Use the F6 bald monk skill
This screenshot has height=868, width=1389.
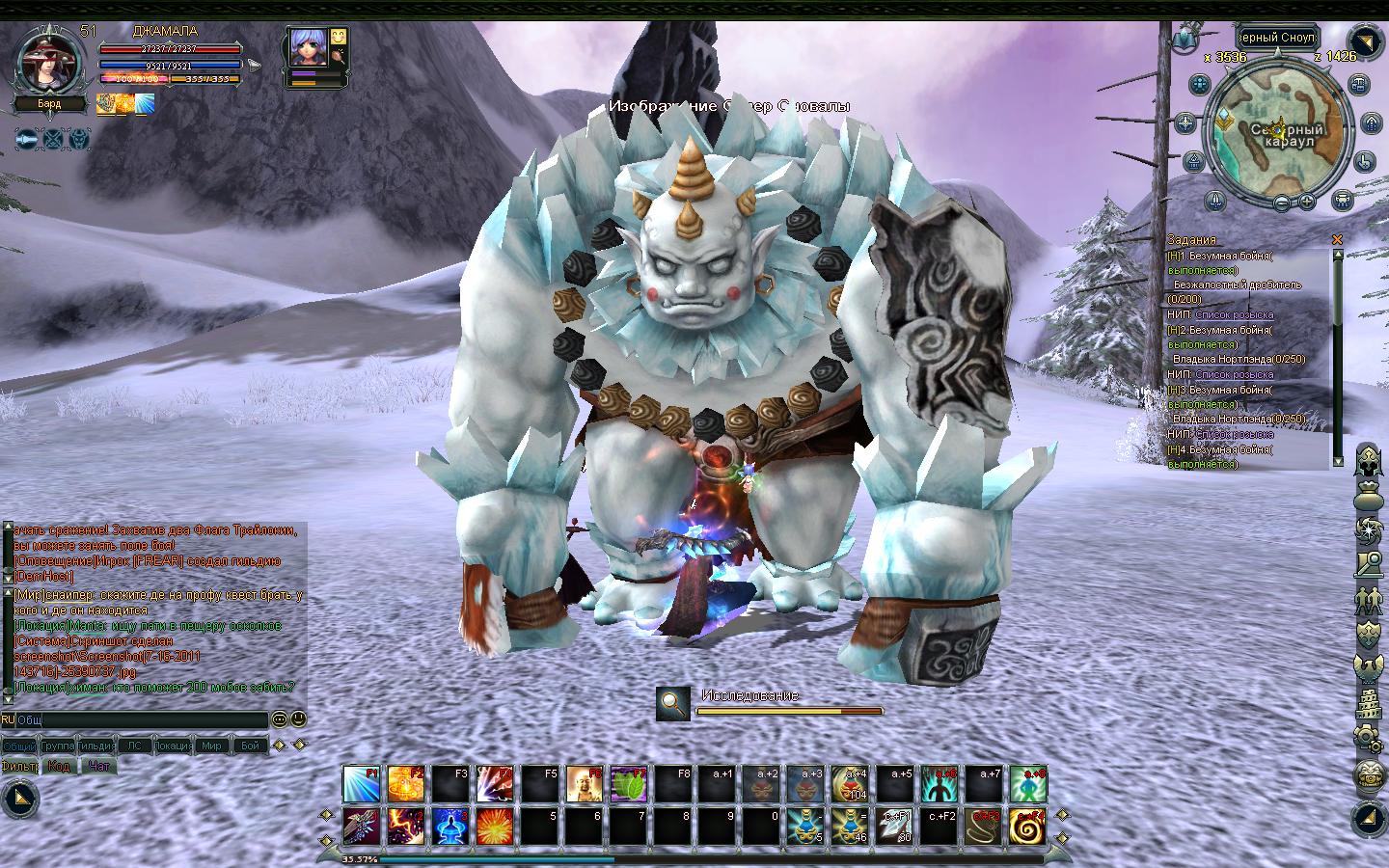point(585,784)
